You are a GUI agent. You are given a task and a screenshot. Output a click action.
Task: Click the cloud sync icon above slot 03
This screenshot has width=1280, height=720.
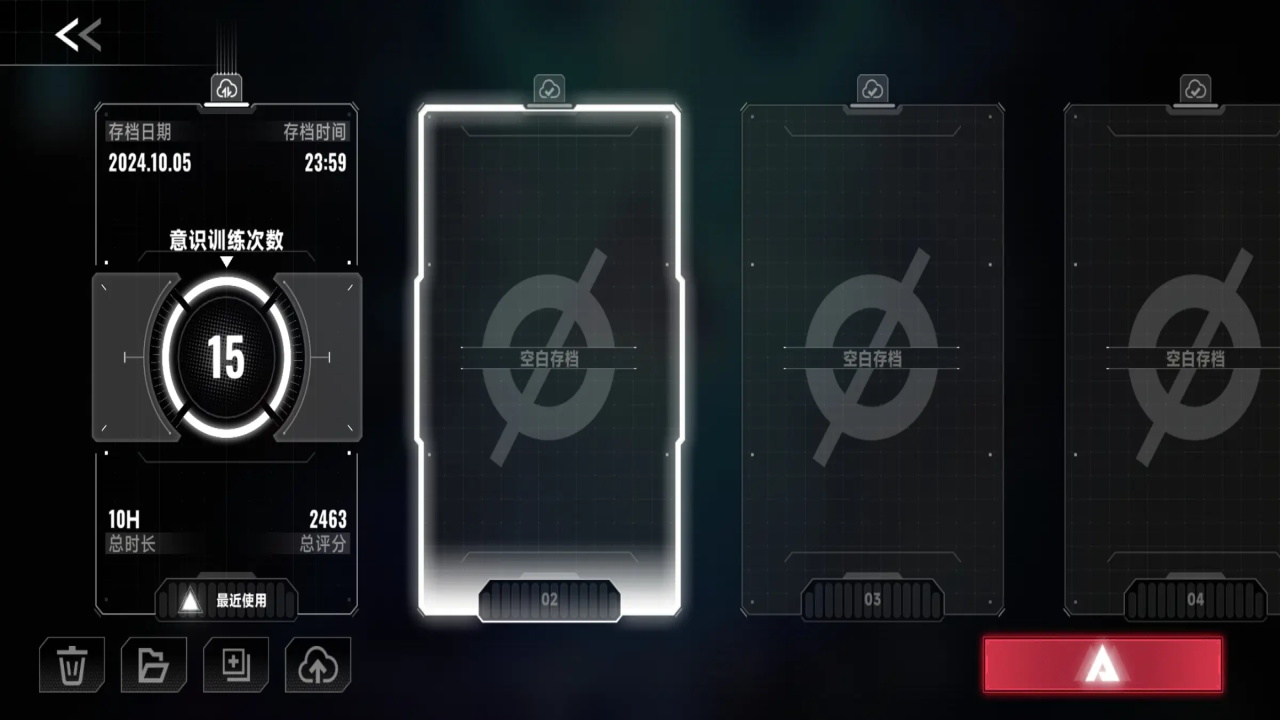tap(872, 89)
